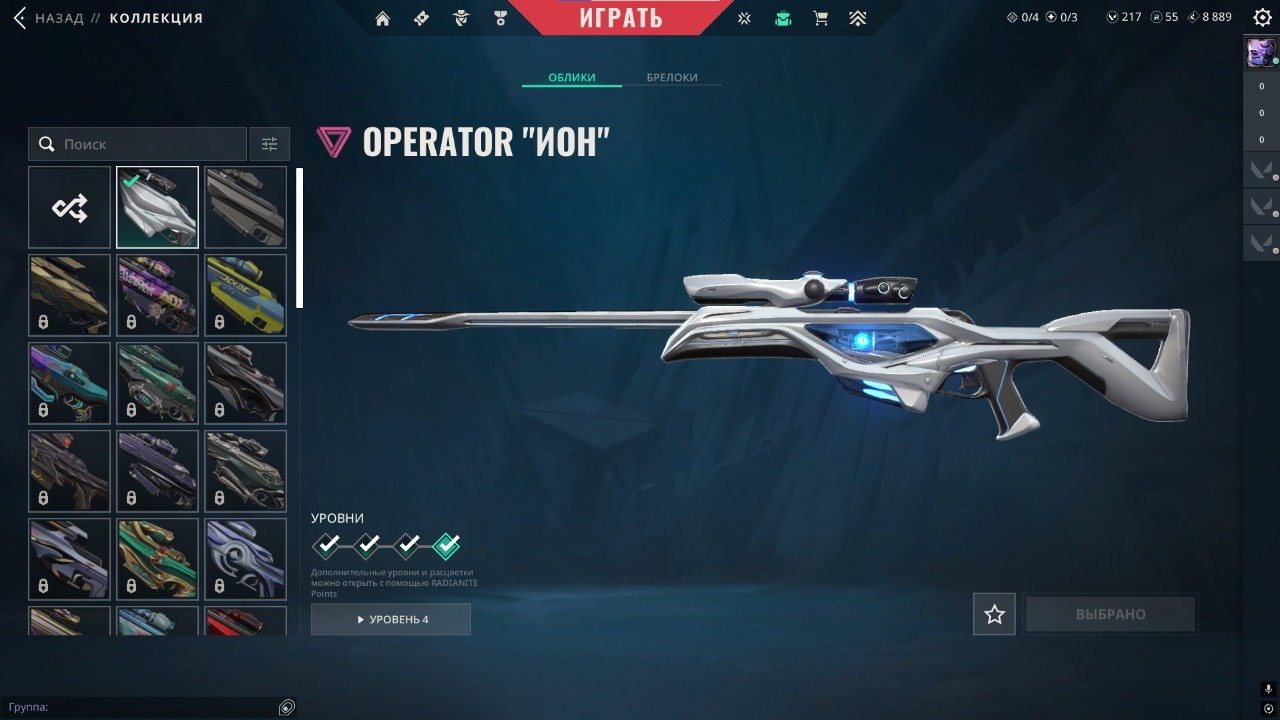
Task: Click the Valorant logo icon near ИГРАТЬ
Action: pyautogui.click(x=743, y=18)
